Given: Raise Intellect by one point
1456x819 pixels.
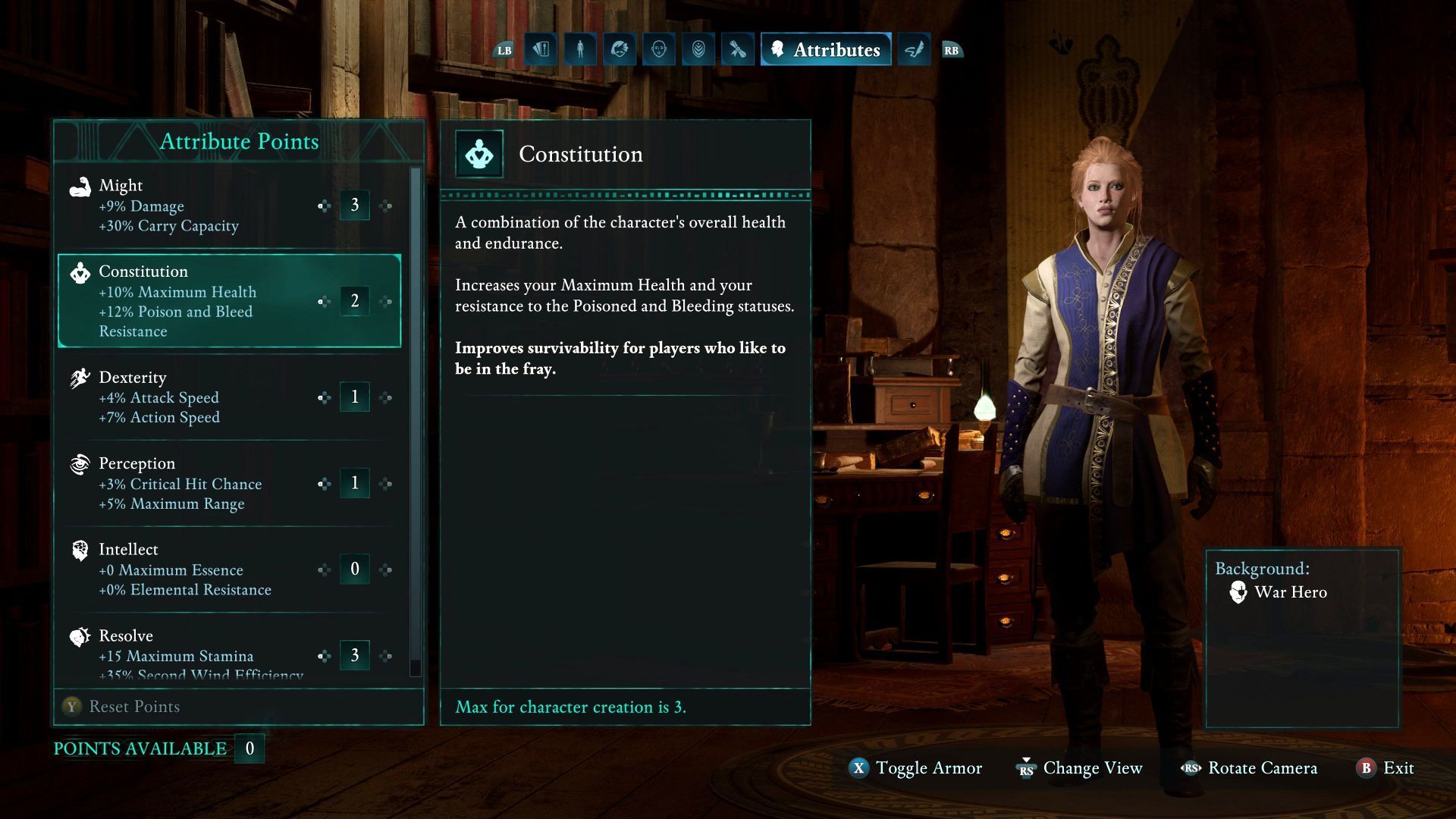Looking at the screenshot, I should coord(386,570).
